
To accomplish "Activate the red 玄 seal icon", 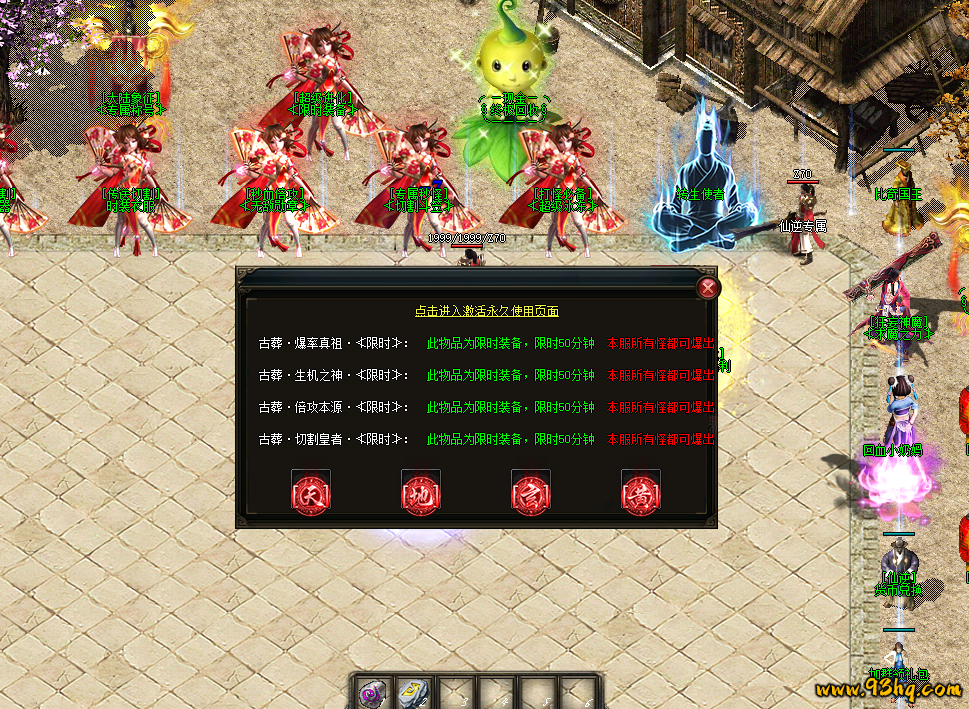I will pyautogui.click(x=531, y=494).
